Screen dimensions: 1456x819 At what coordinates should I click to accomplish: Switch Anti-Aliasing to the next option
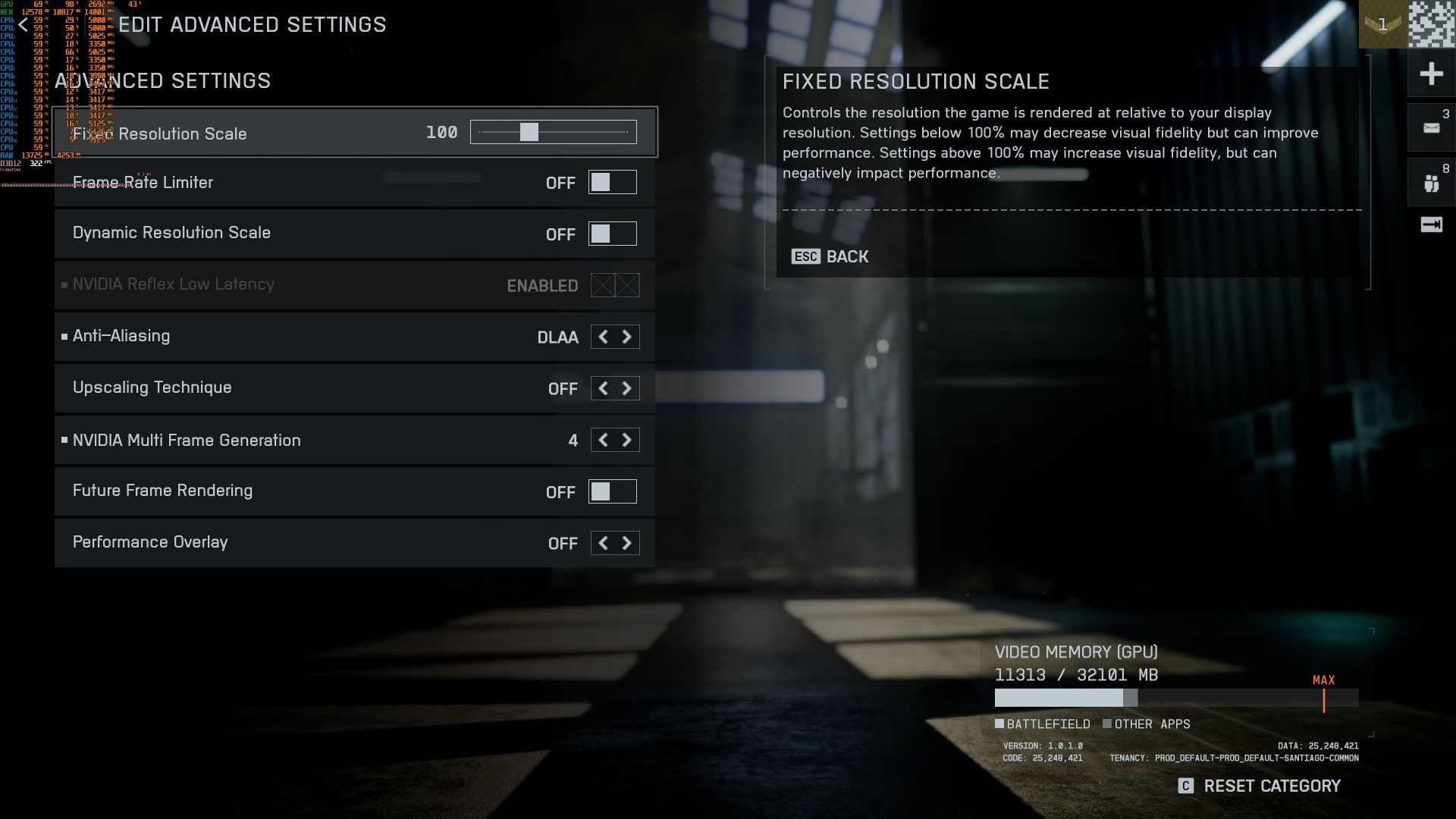click(627, 337)
